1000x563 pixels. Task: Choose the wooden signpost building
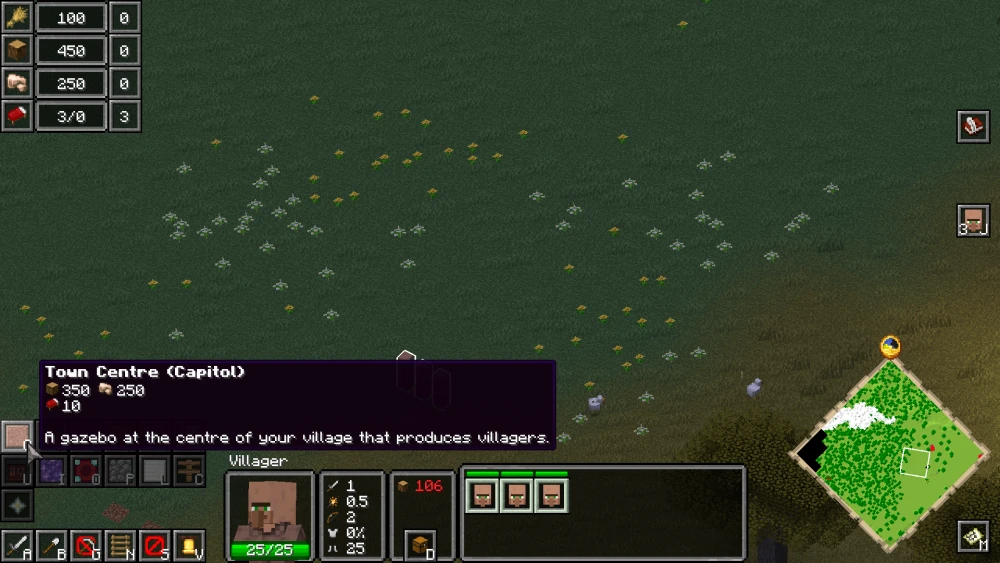click(189, 470)
